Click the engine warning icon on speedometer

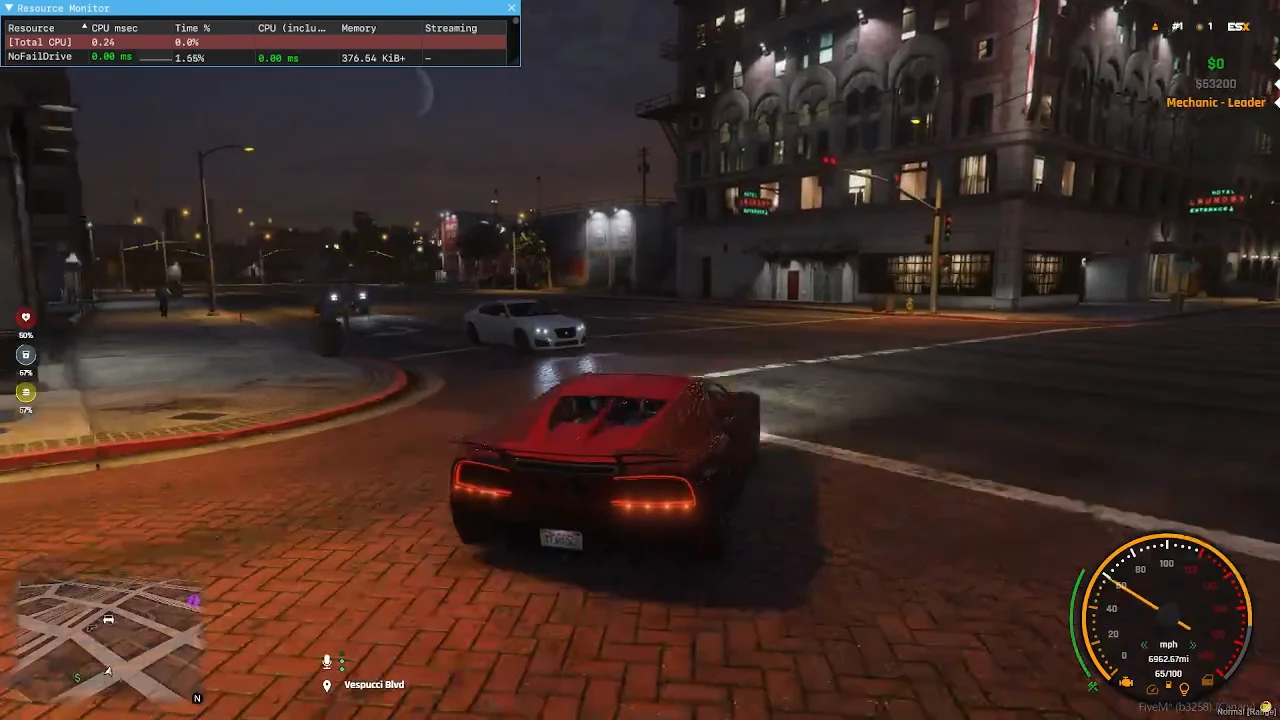click(x=1126, y=683)
